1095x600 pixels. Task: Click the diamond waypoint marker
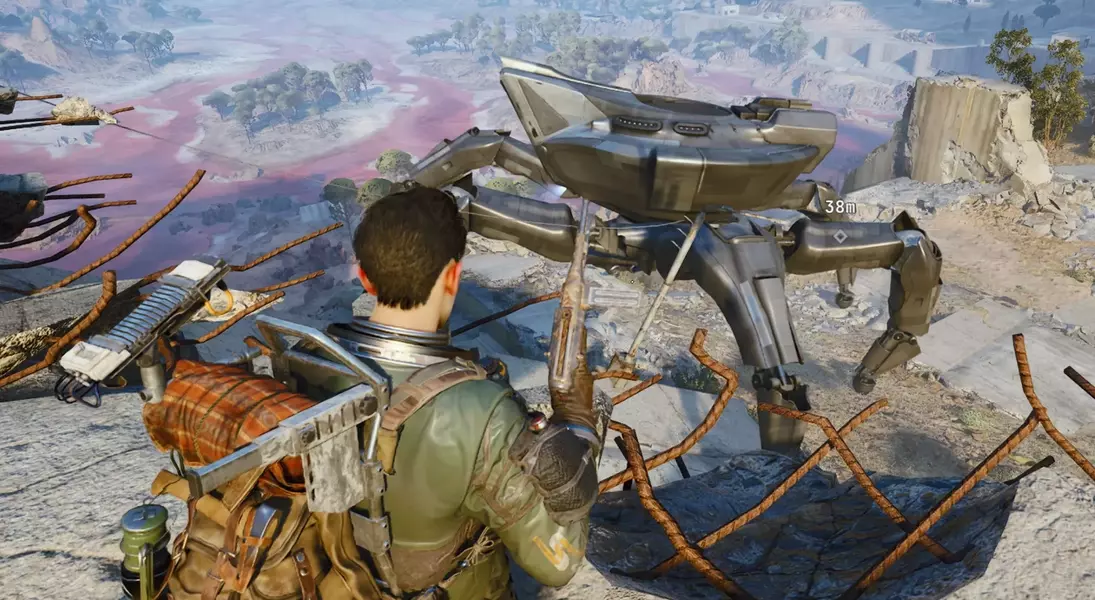point(839,237)
